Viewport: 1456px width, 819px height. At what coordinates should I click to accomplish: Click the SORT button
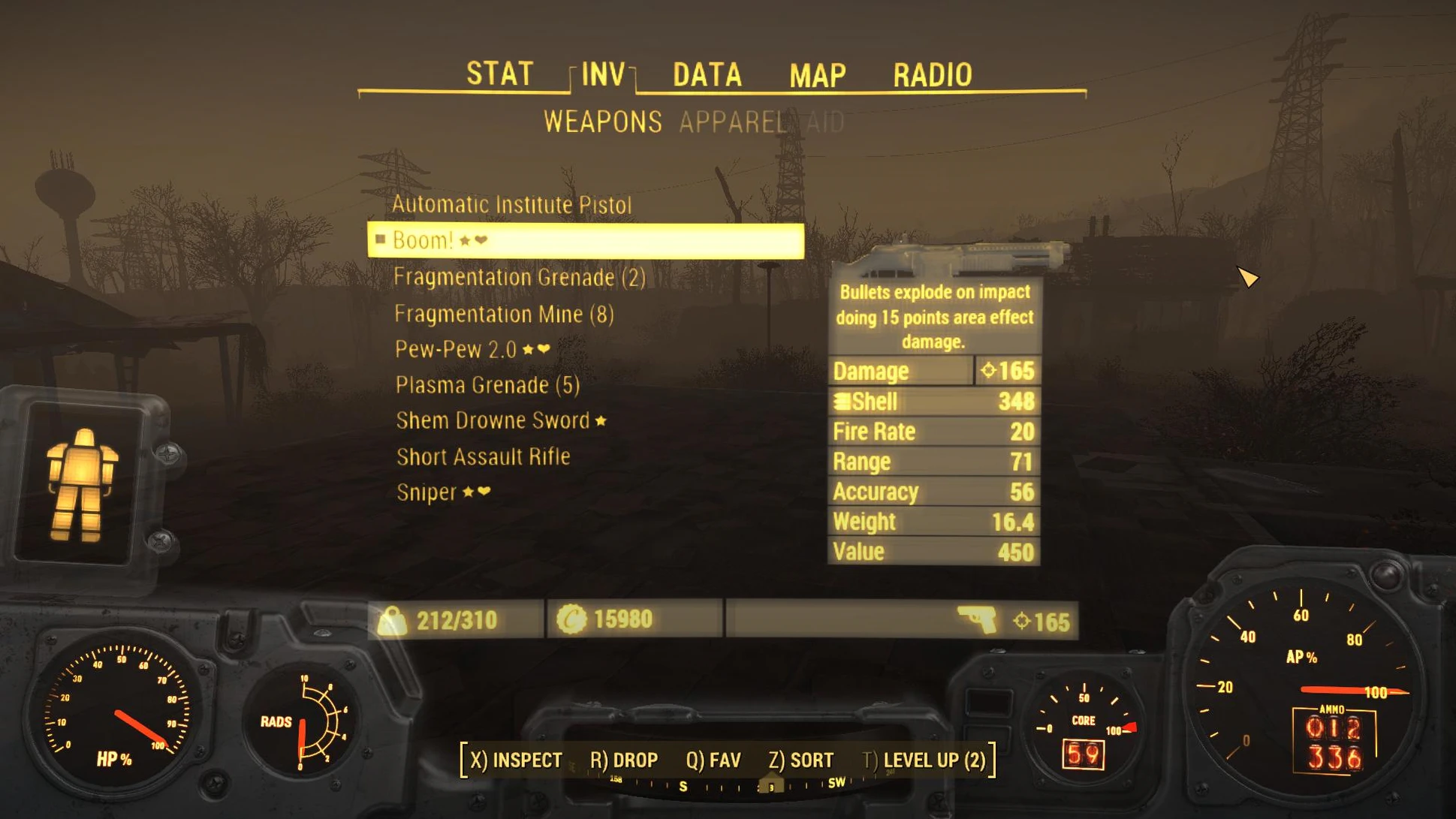pos(800,760)
